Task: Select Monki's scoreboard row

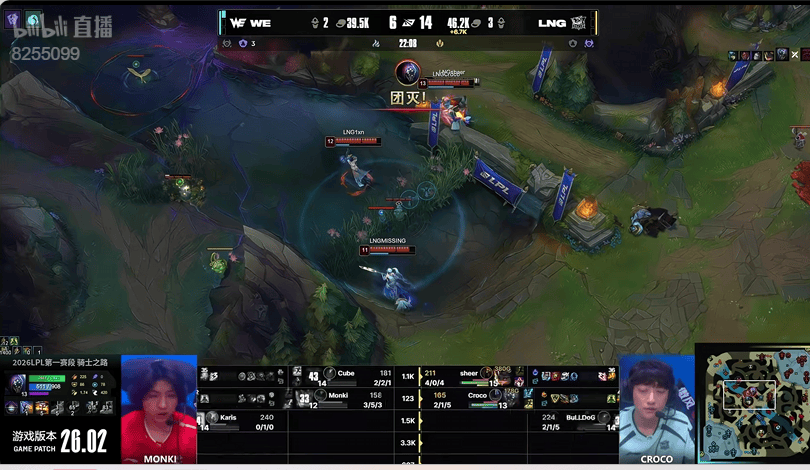Action: tap(345, 399)
